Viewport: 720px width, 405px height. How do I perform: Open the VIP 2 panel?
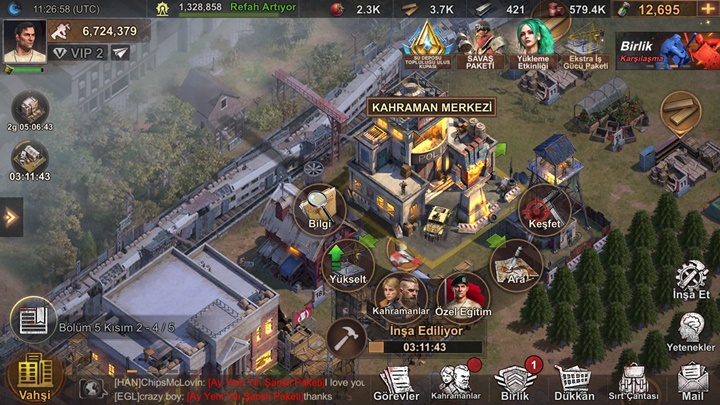pos(78,53)
